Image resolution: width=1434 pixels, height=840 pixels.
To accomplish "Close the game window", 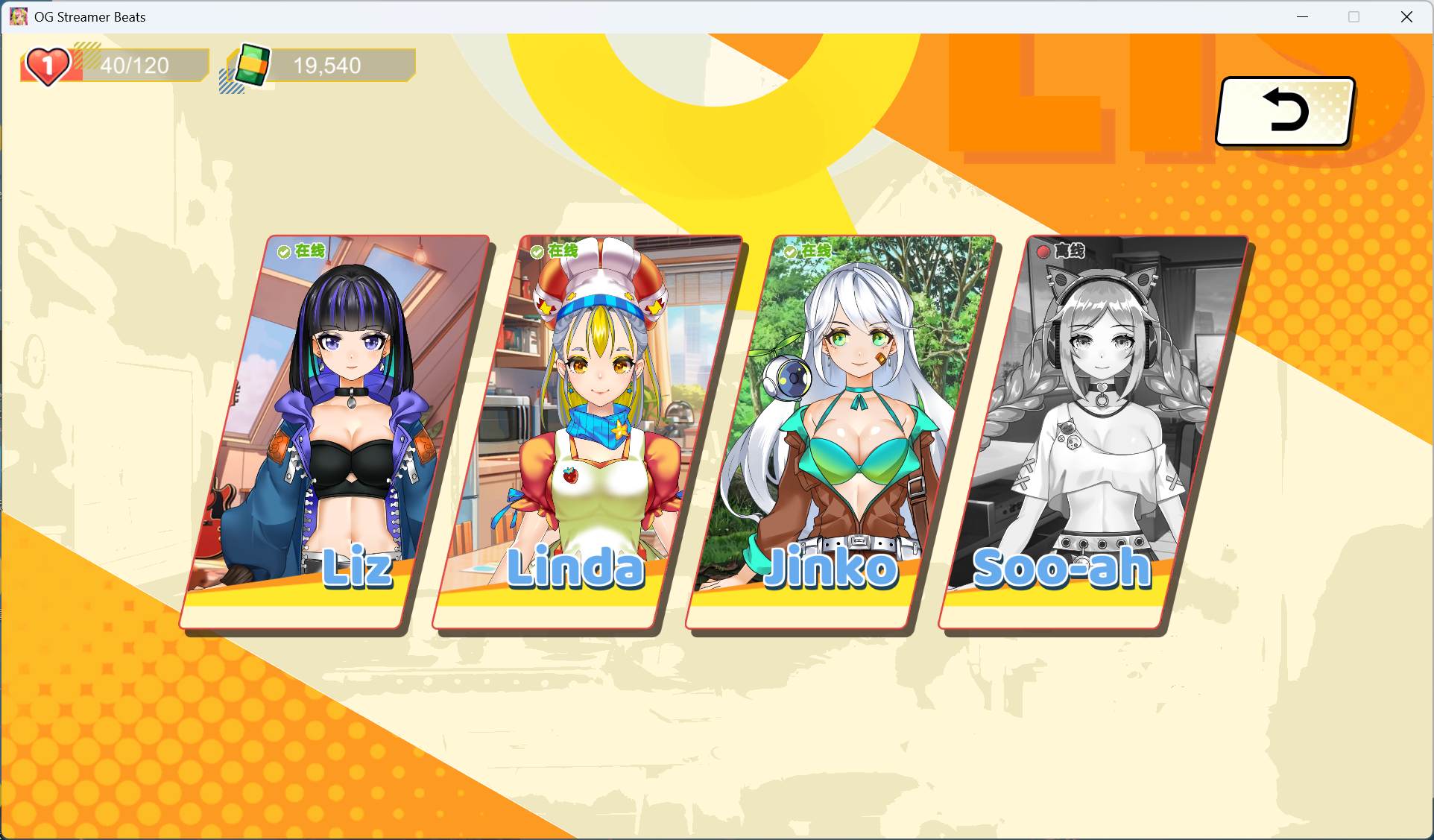I will pyautogui.click(x=1406, y=17).
